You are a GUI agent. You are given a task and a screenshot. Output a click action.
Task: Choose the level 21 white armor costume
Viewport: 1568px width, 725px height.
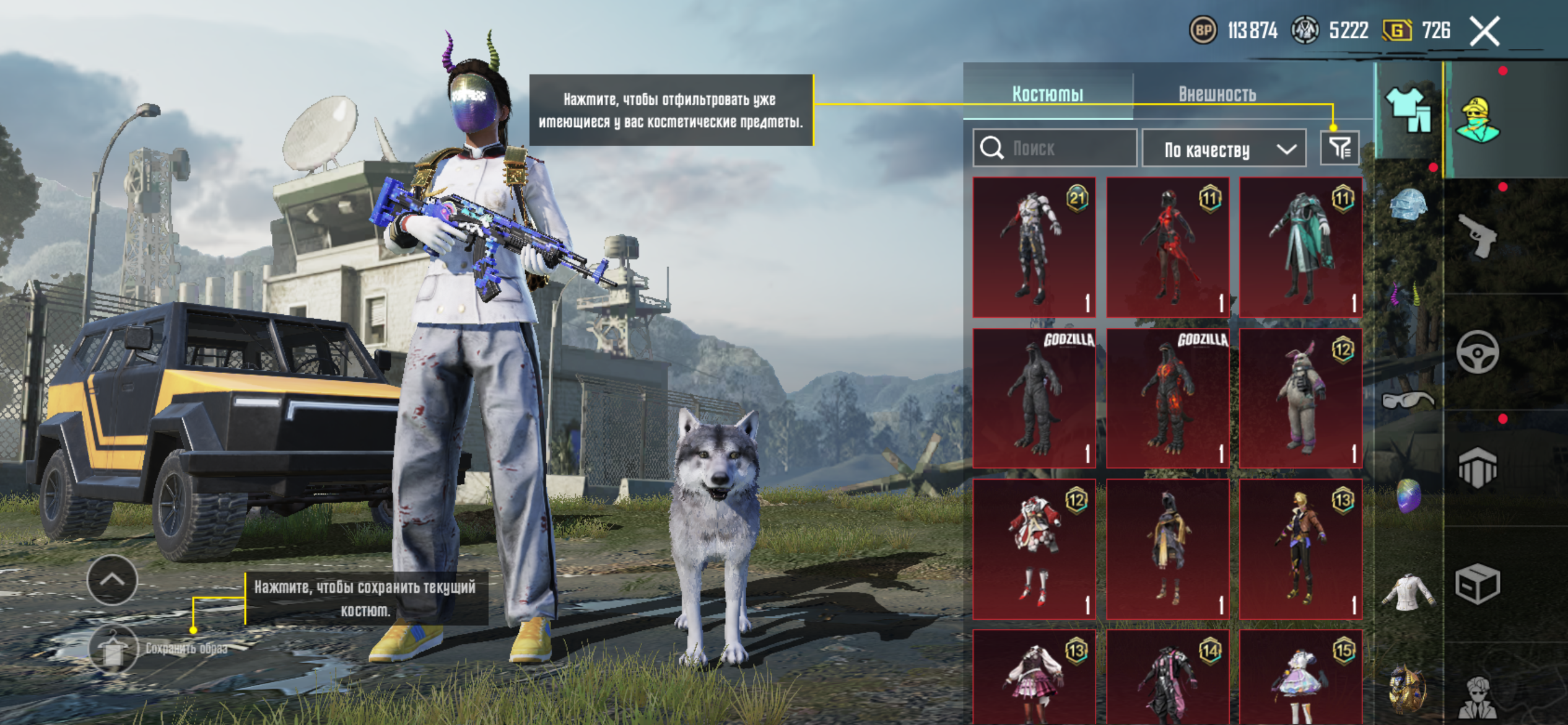pyautogui.click(x=1034, y=247)
